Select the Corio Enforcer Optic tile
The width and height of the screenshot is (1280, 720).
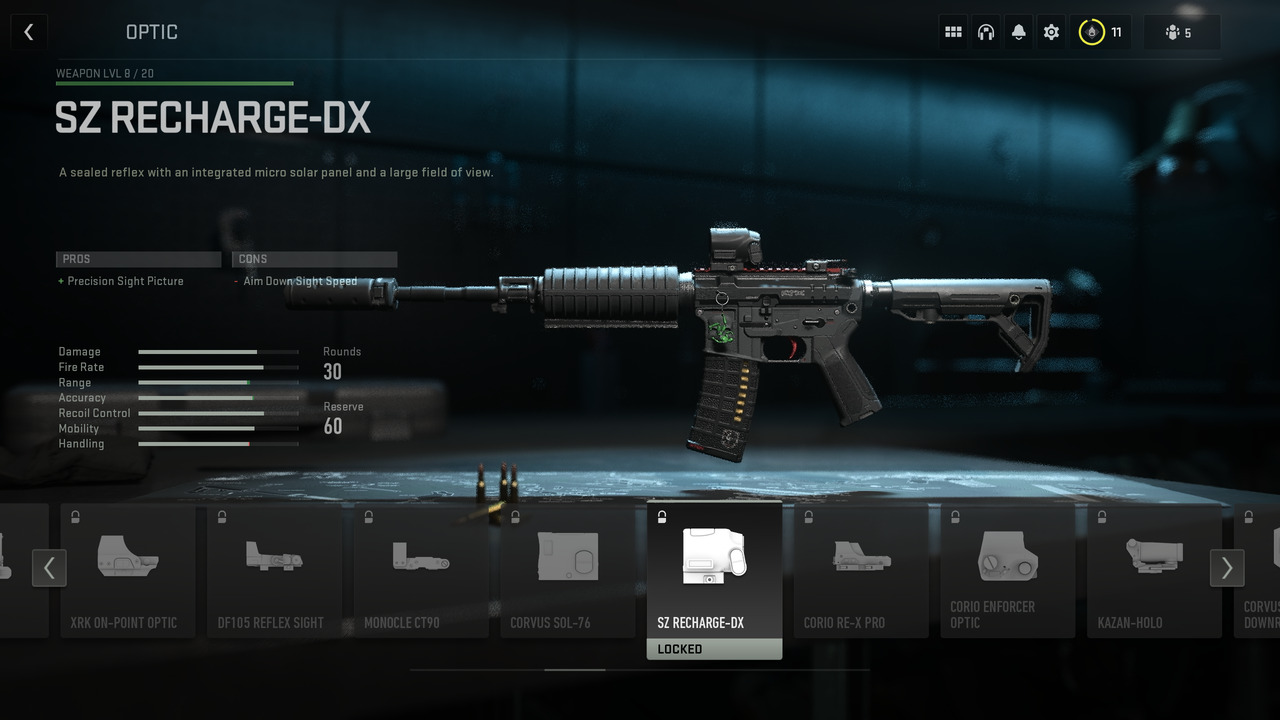point(1007,570)
